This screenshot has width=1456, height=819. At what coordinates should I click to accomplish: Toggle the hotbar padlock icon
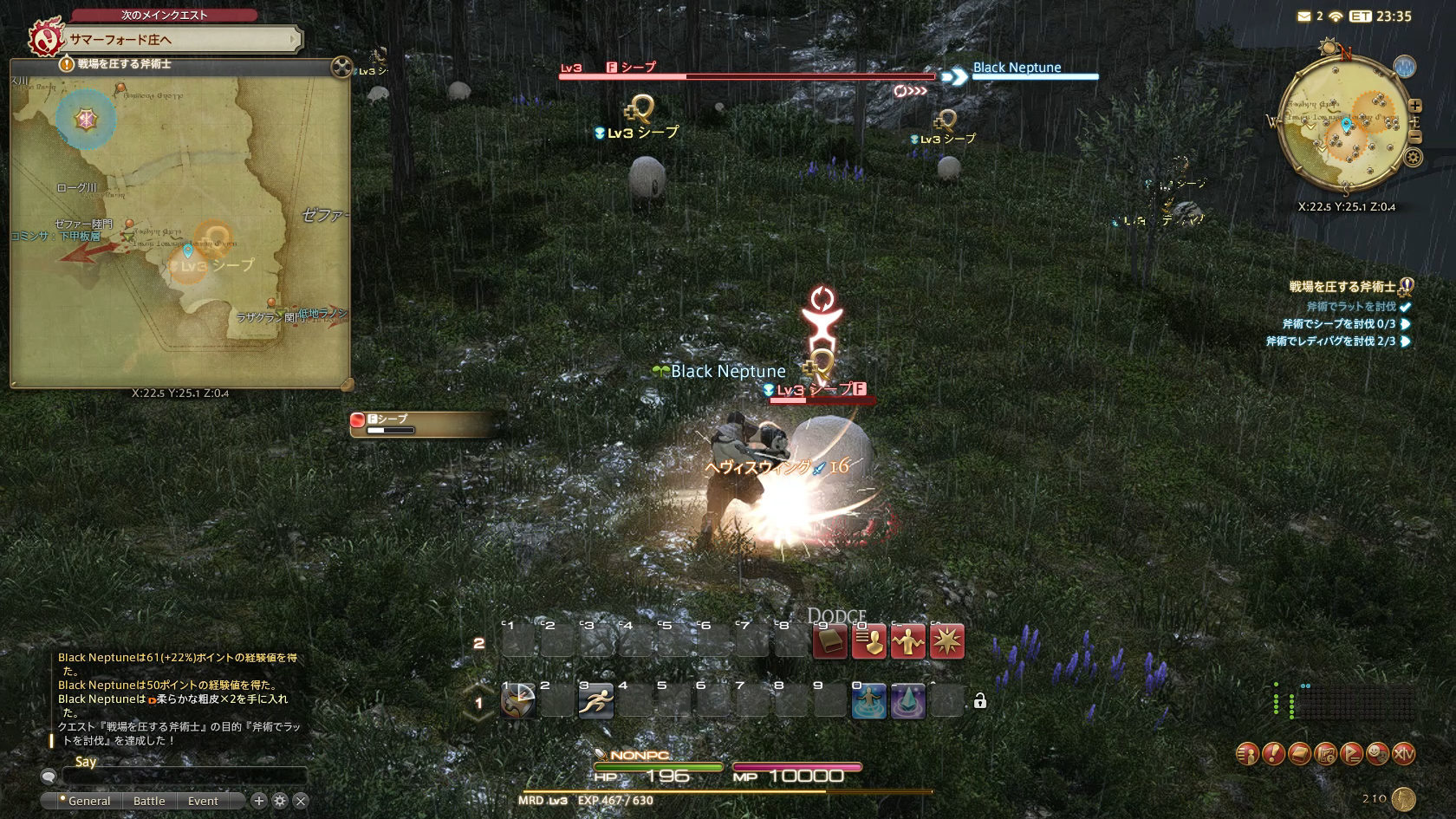point(980,701)
